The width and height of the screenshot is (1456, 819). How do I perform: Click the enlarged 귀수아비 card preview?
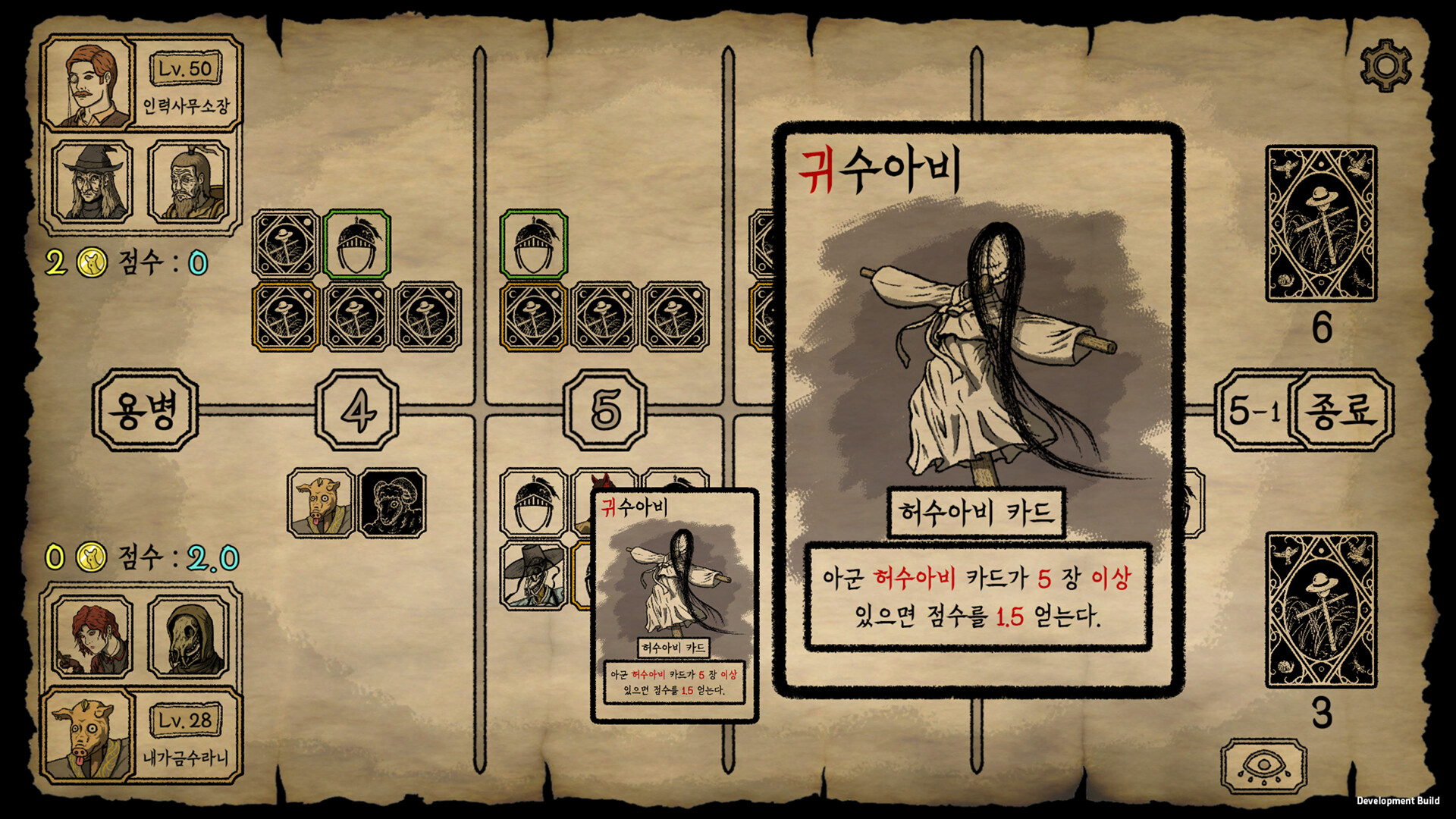click(x=978, y=409)
